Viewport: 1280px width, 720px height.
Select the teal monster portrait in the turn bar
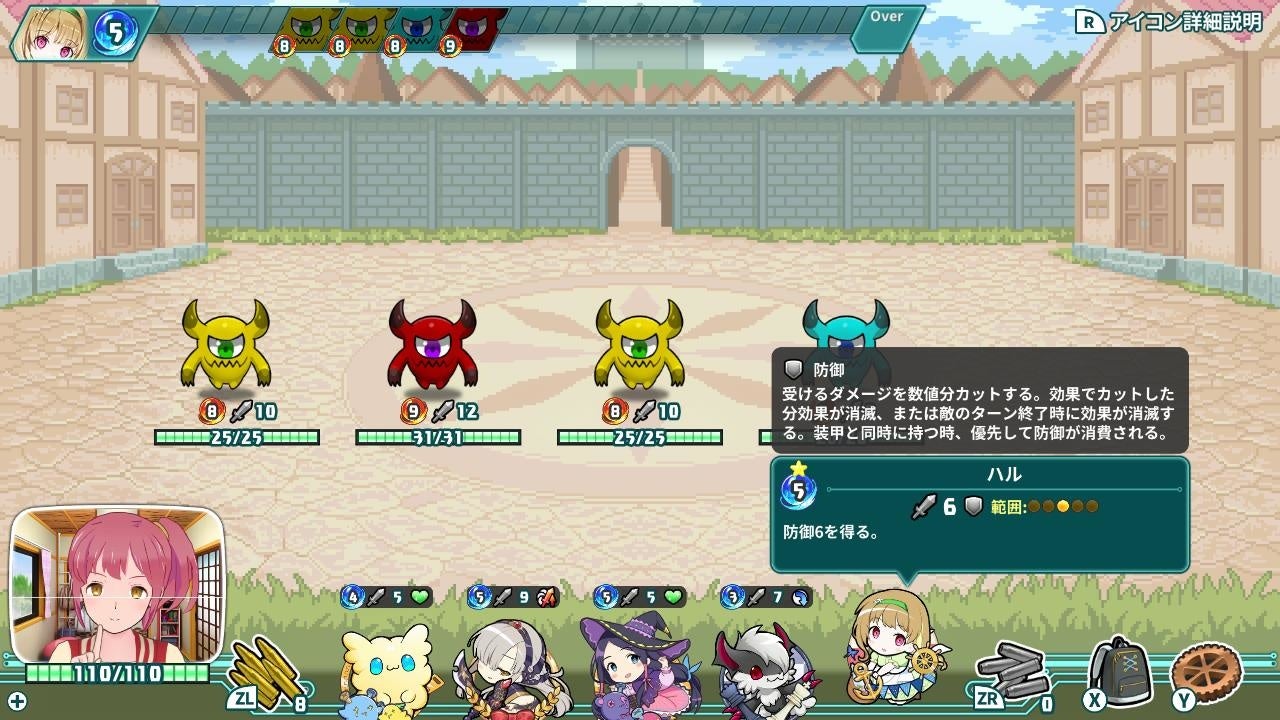click(x=418, y=28)
